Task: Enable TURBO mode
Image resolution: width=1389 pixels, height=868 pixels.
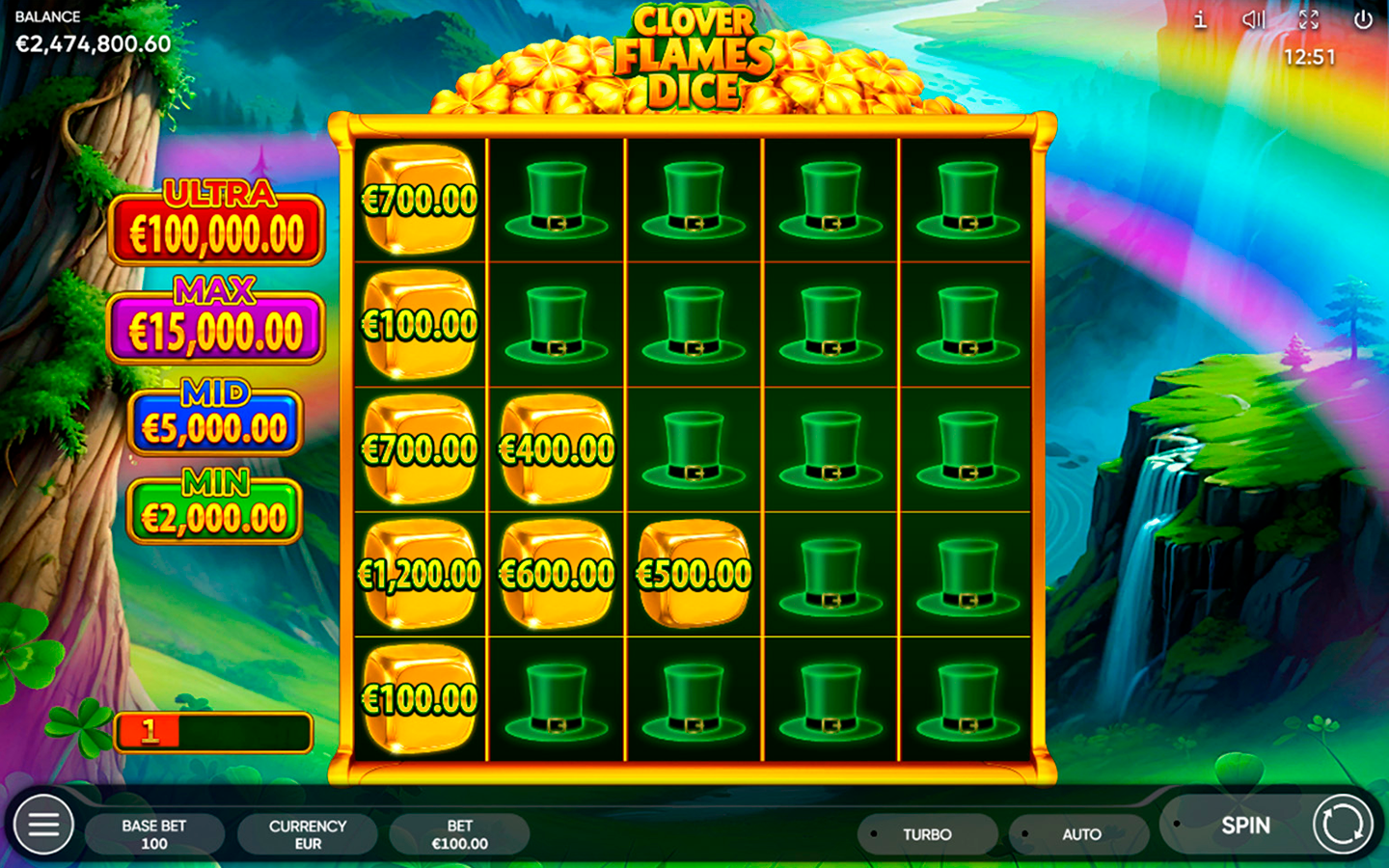Action: [927, 833]
